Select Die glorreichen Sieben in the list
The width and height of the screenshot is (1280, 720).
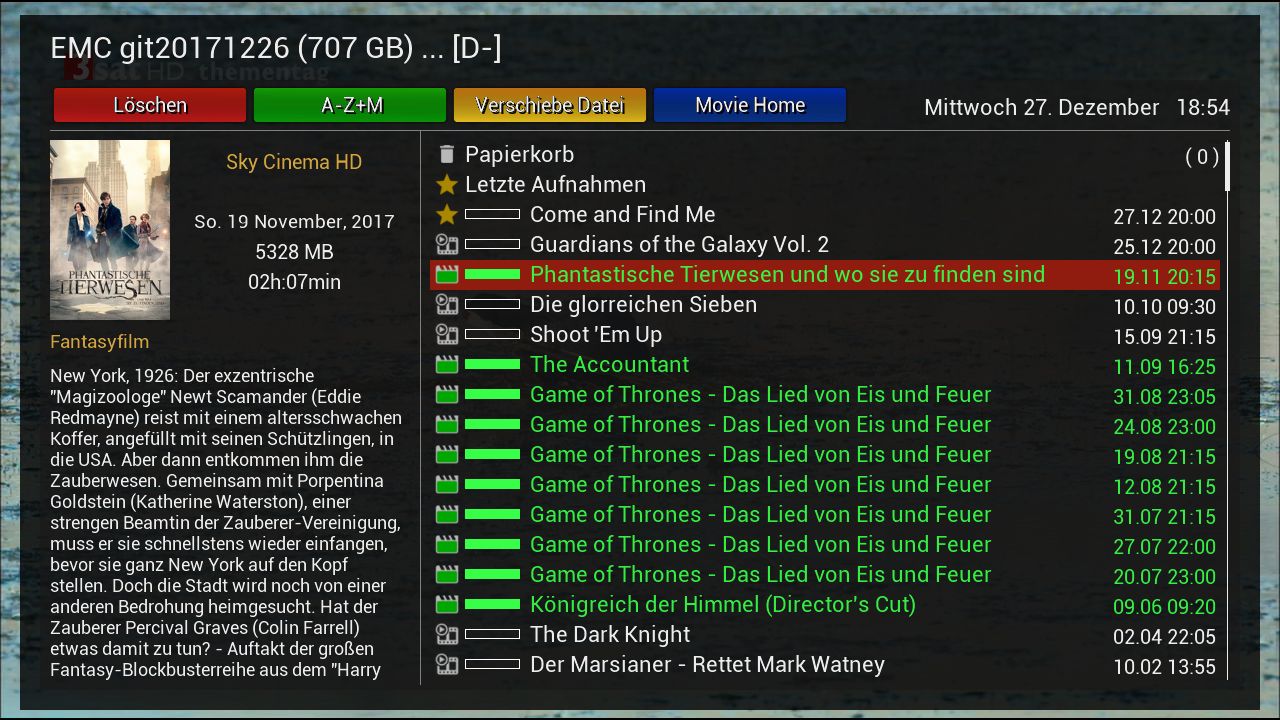(x=643, y=305)
